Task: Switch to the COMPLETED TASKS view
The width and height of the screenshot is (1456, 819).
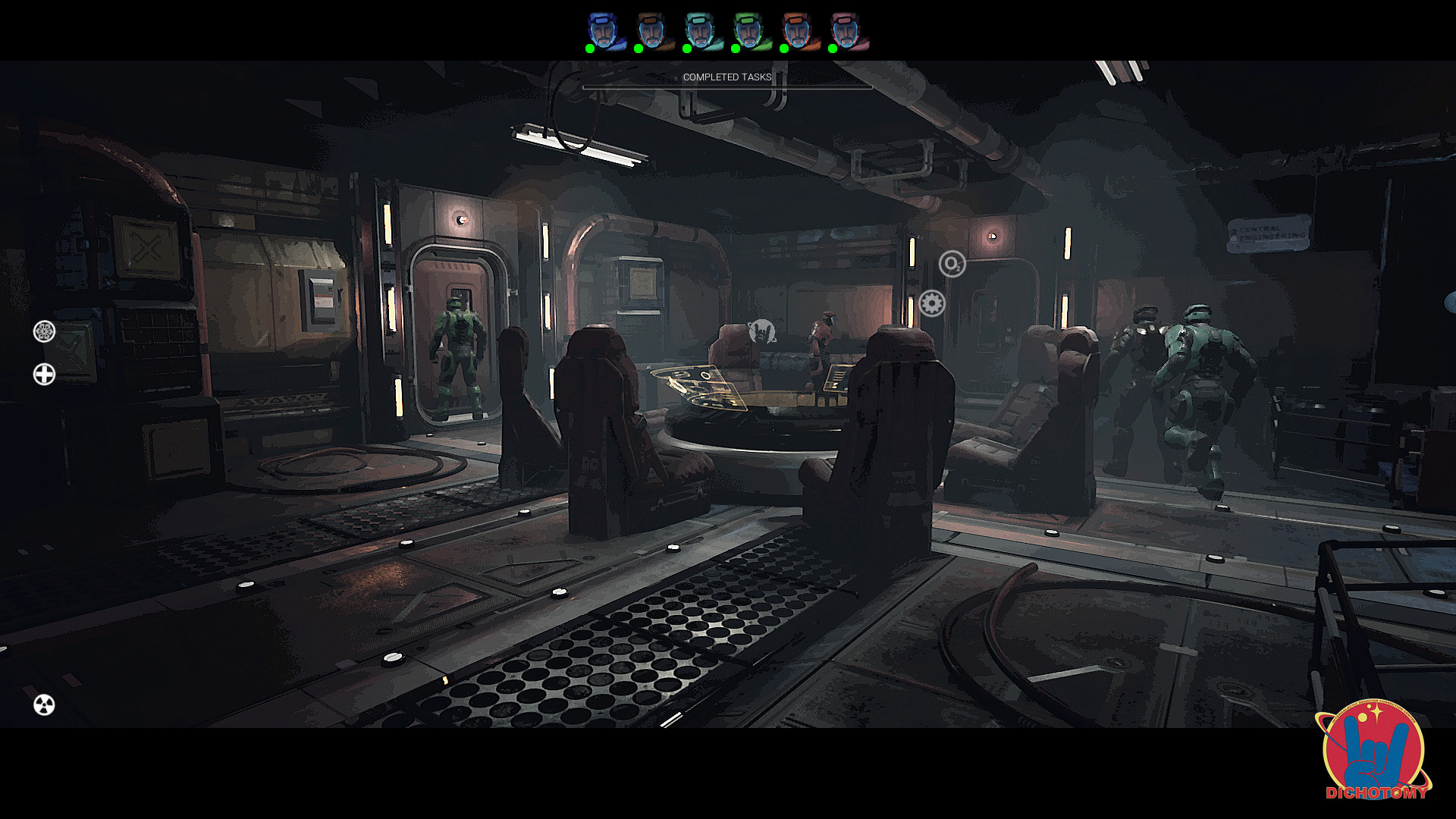Action: 726,76
